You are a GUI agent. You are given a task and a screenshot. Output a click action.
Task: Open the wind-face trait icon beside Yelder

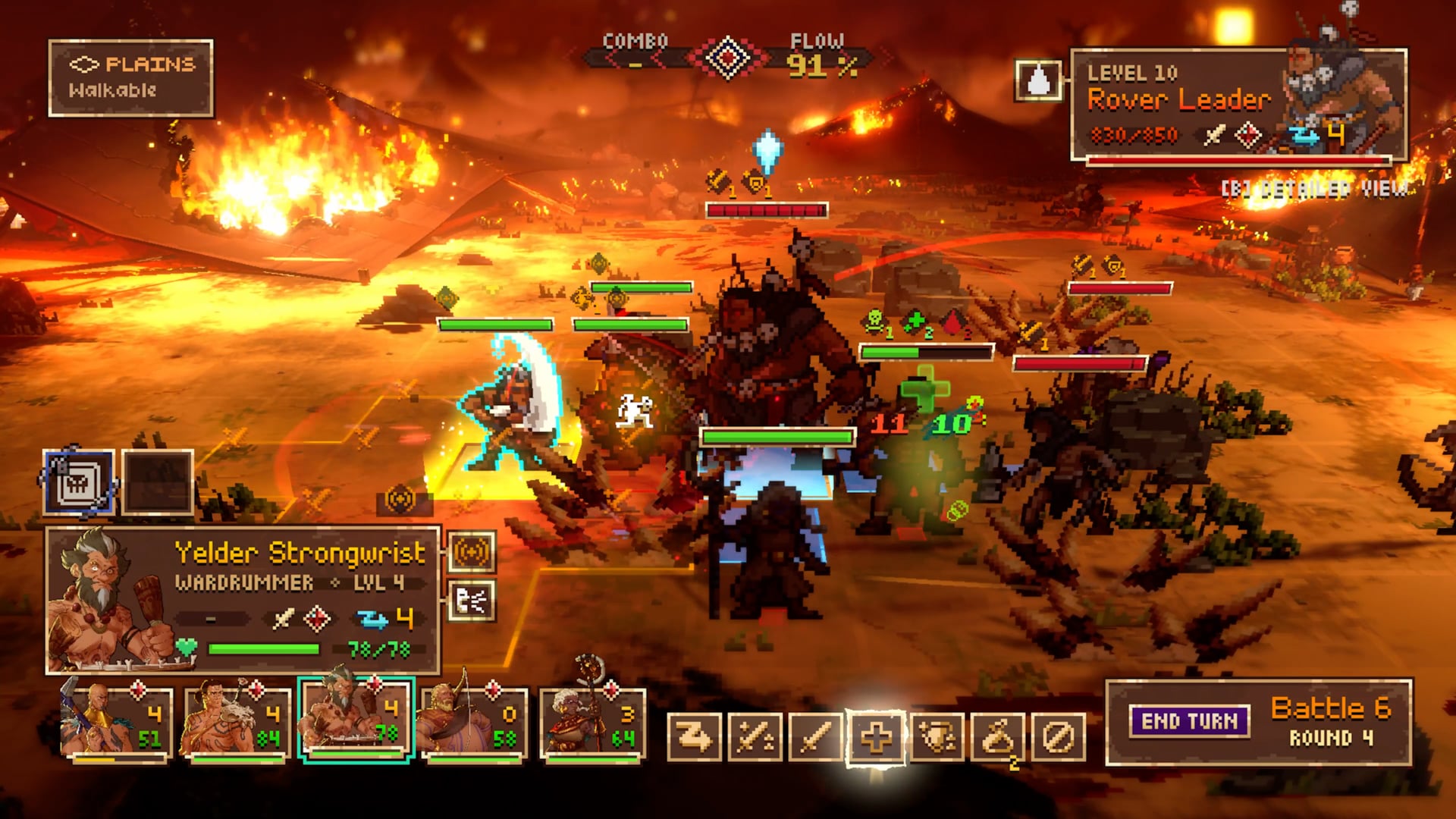point(472,602)
